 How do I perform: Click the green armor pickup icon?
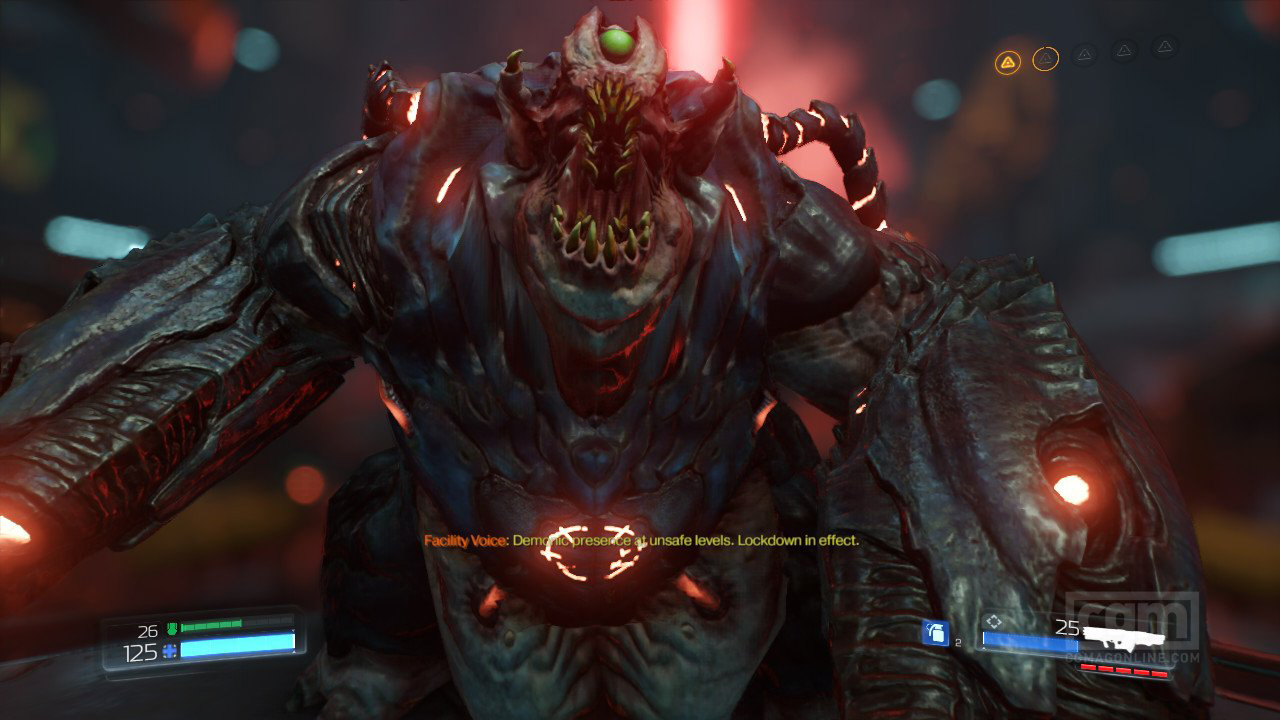coord(172,627)
